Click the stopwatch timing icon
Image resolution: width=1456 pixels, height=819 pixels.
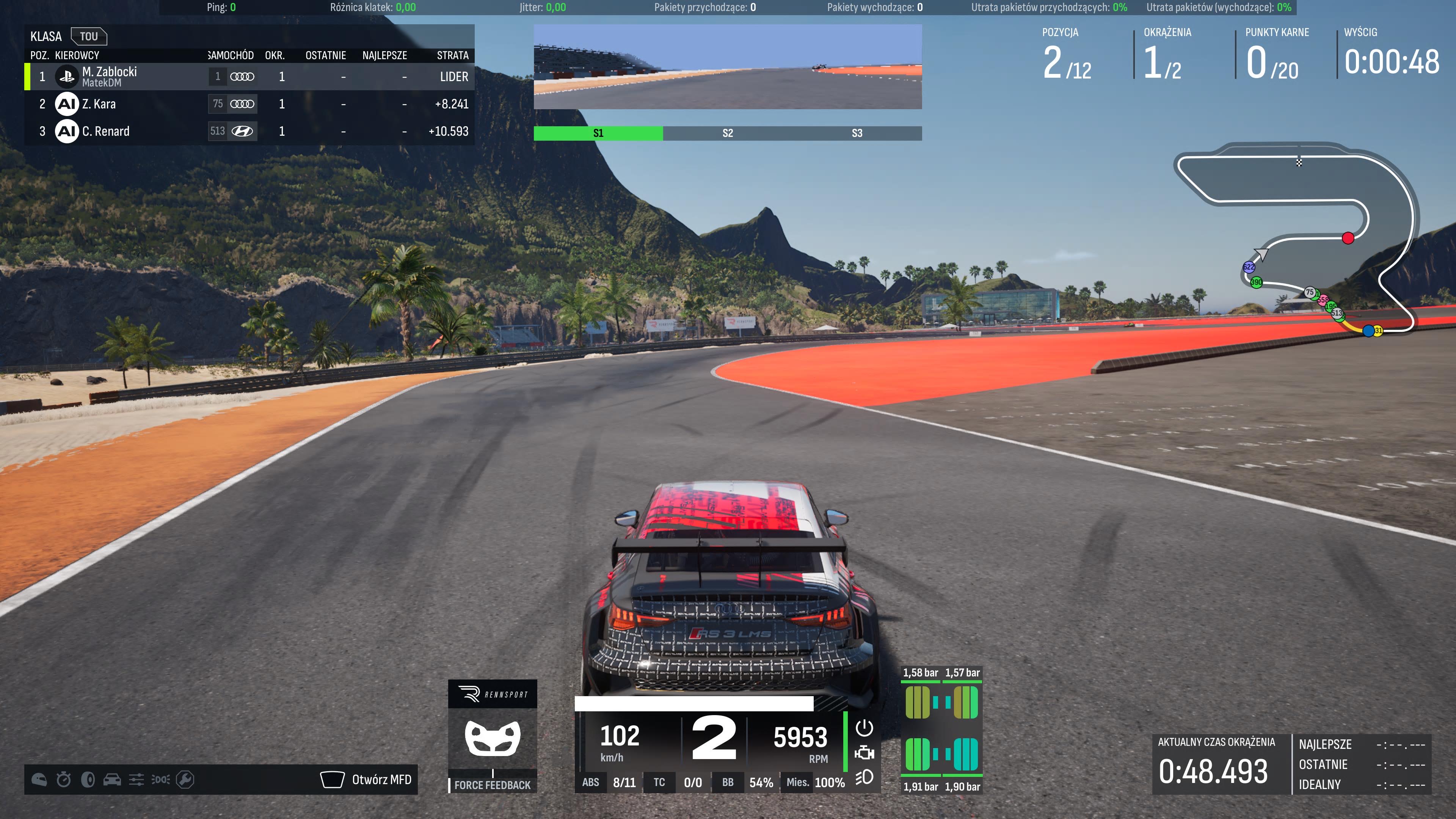click(63, 779)
